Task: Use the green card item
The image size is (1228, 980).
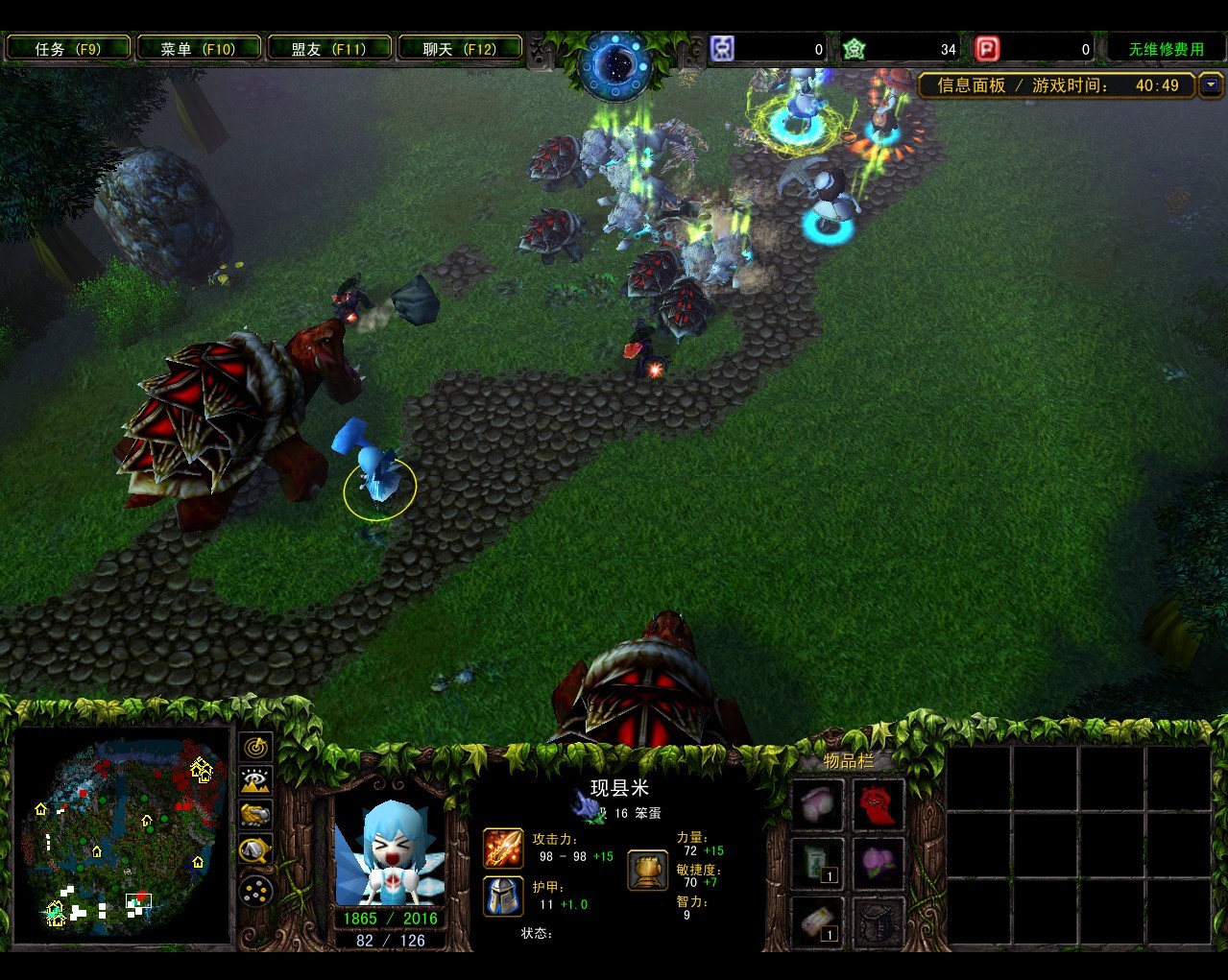Action: point(817,862)
